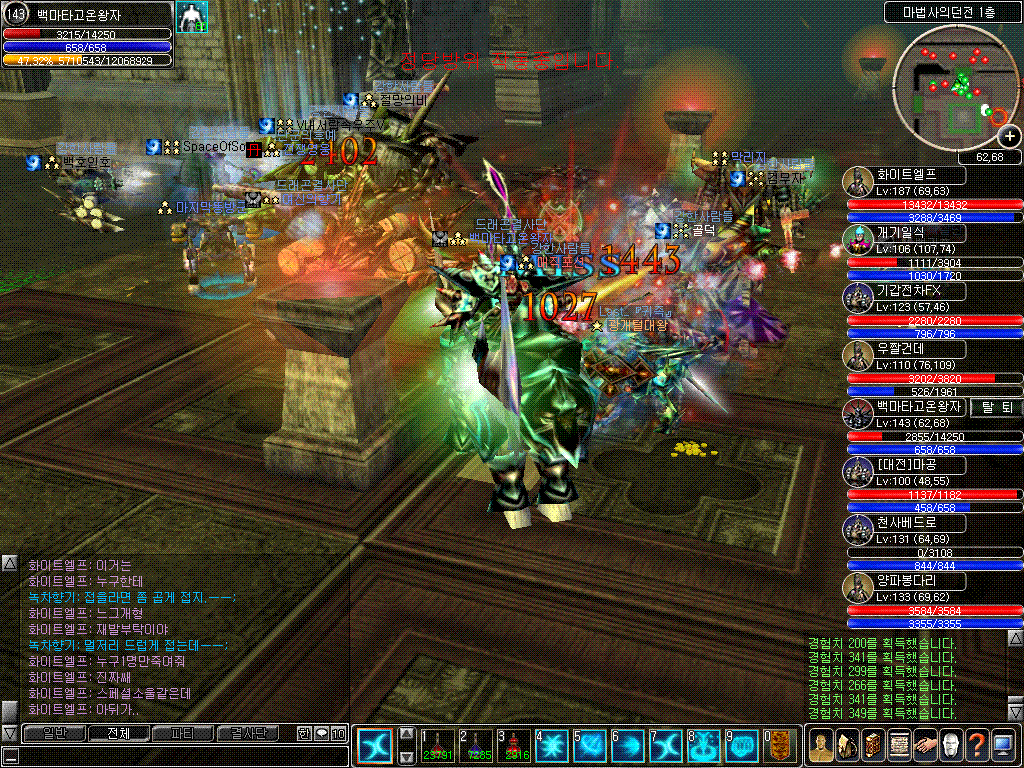
Task: Cast the skill in hotbar slot 8
Action: click(703, 746)
